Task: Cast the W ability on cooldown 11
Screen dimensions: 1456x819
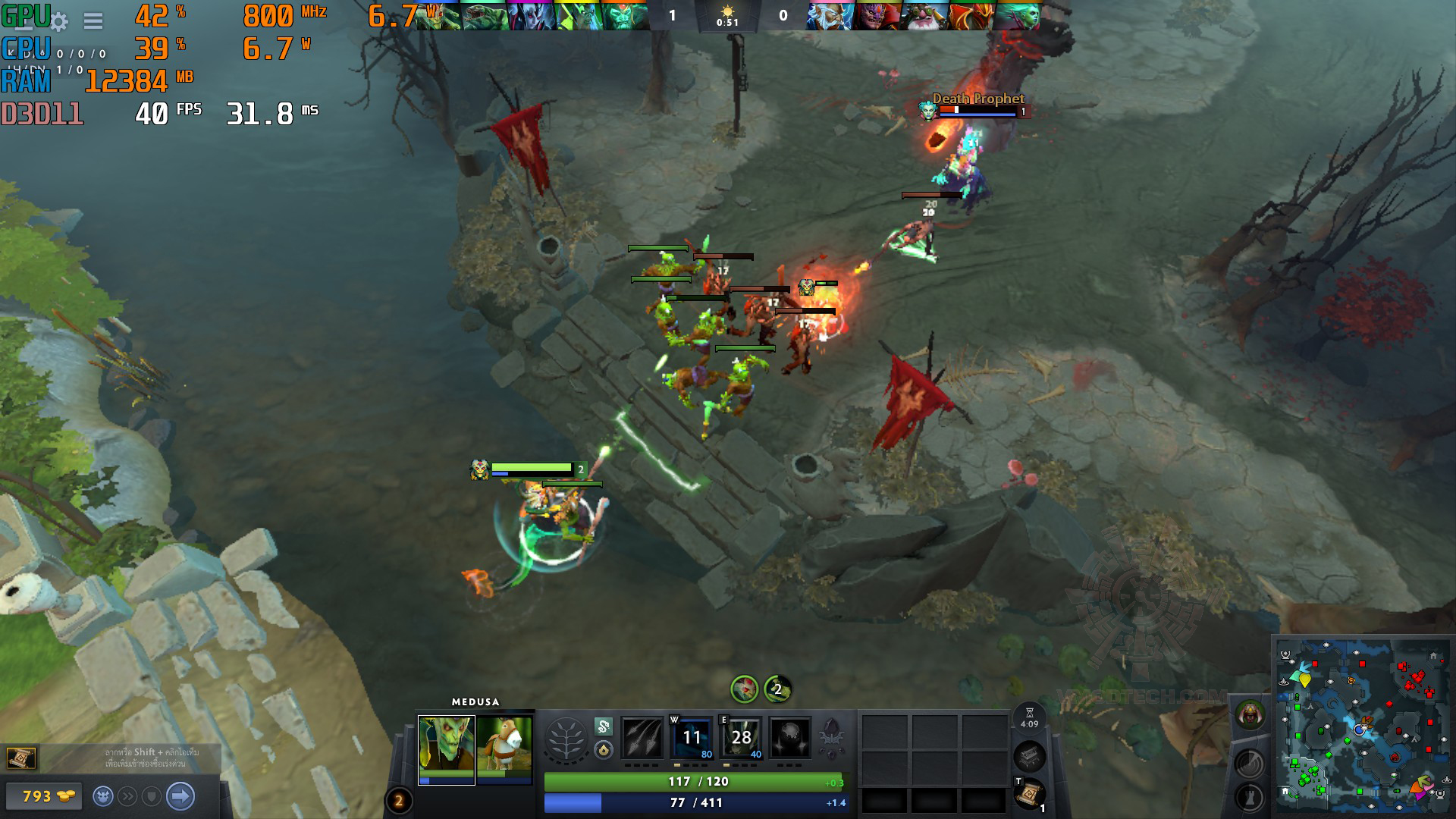Action: click(692, 738)
